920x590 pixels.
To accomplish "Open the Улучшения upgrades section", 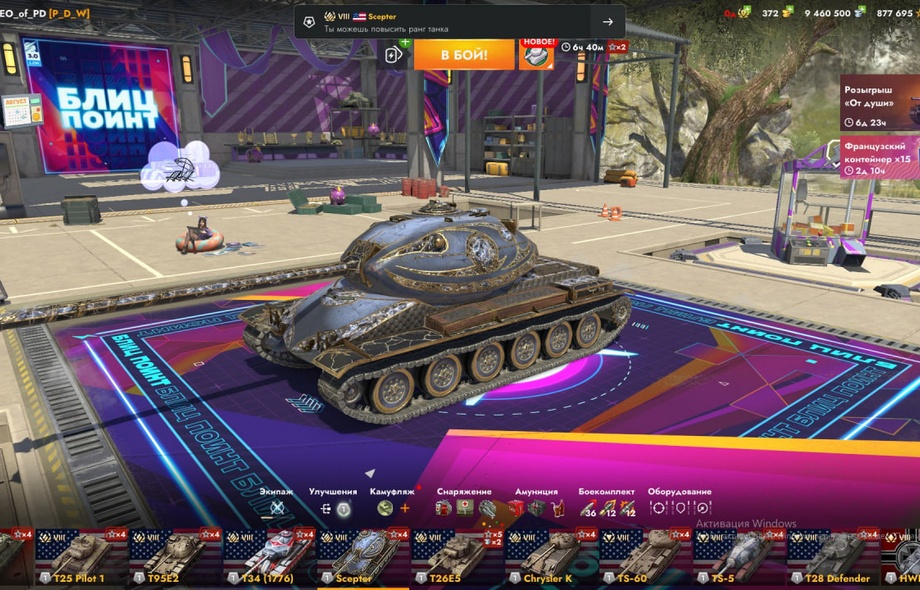I will click(x=333, y=507).
